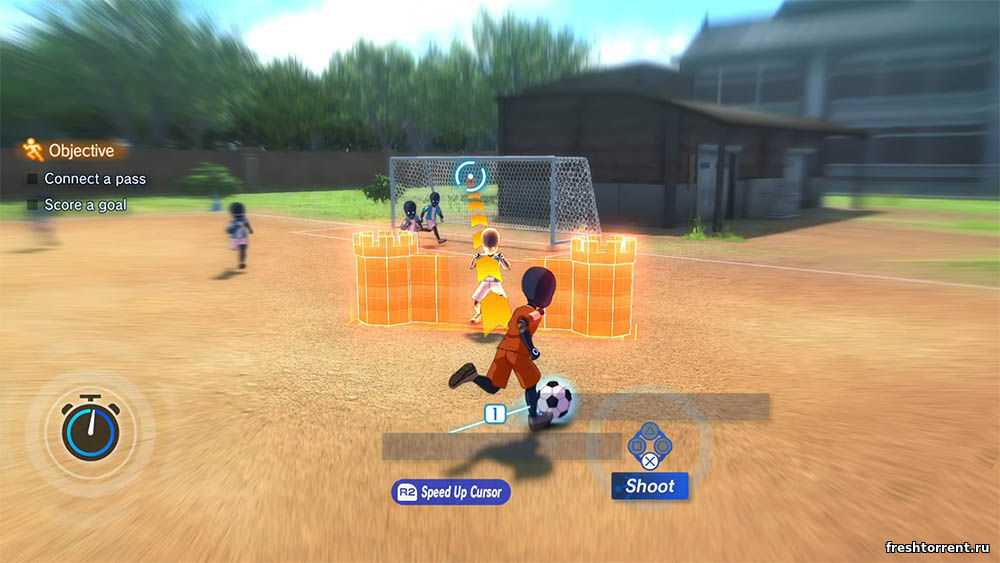Click the circular aiming reticle on the goal

468,176
